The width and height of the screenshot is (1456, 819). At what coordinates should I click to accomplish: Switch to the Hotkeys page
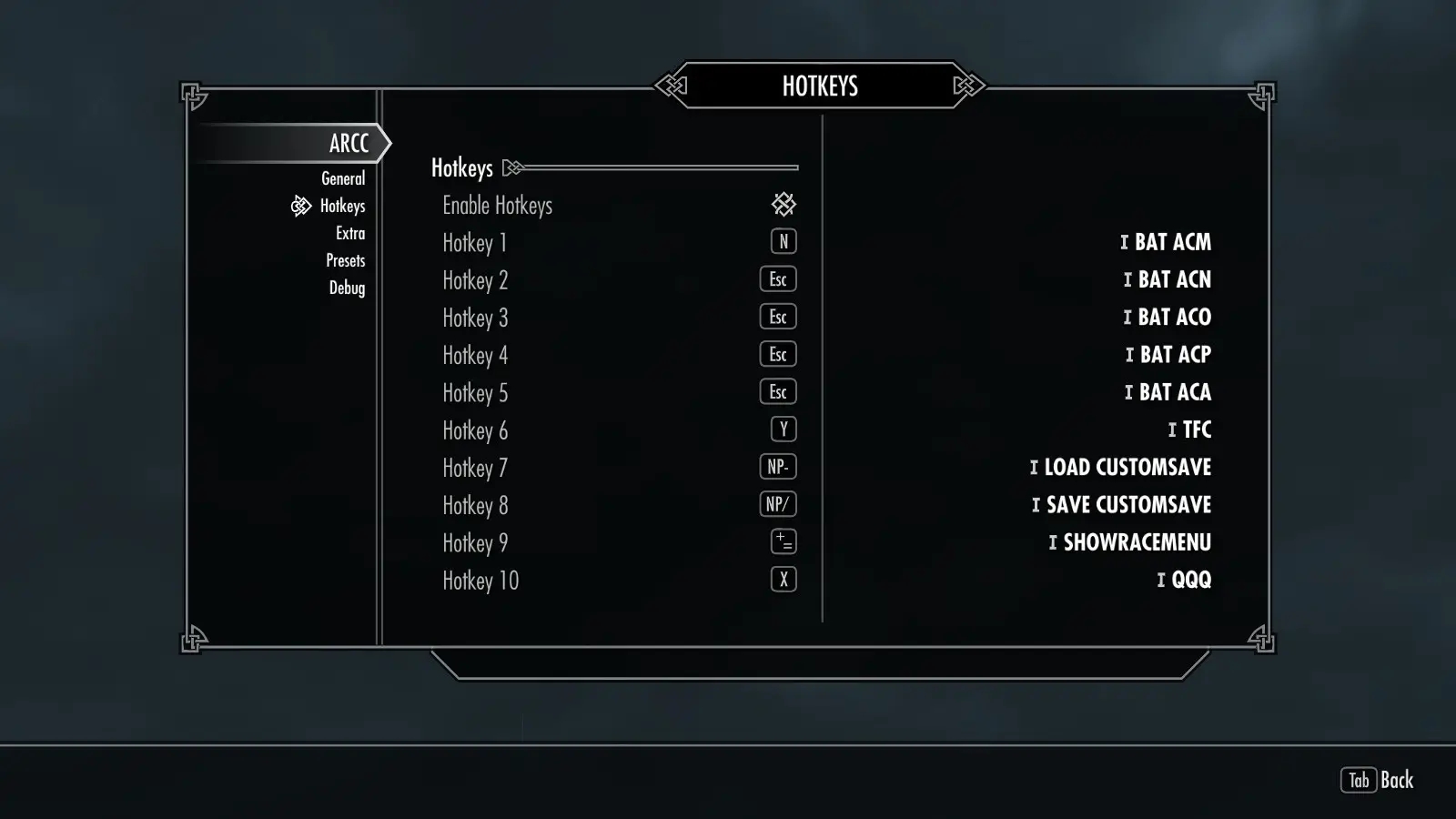[342, 206]
